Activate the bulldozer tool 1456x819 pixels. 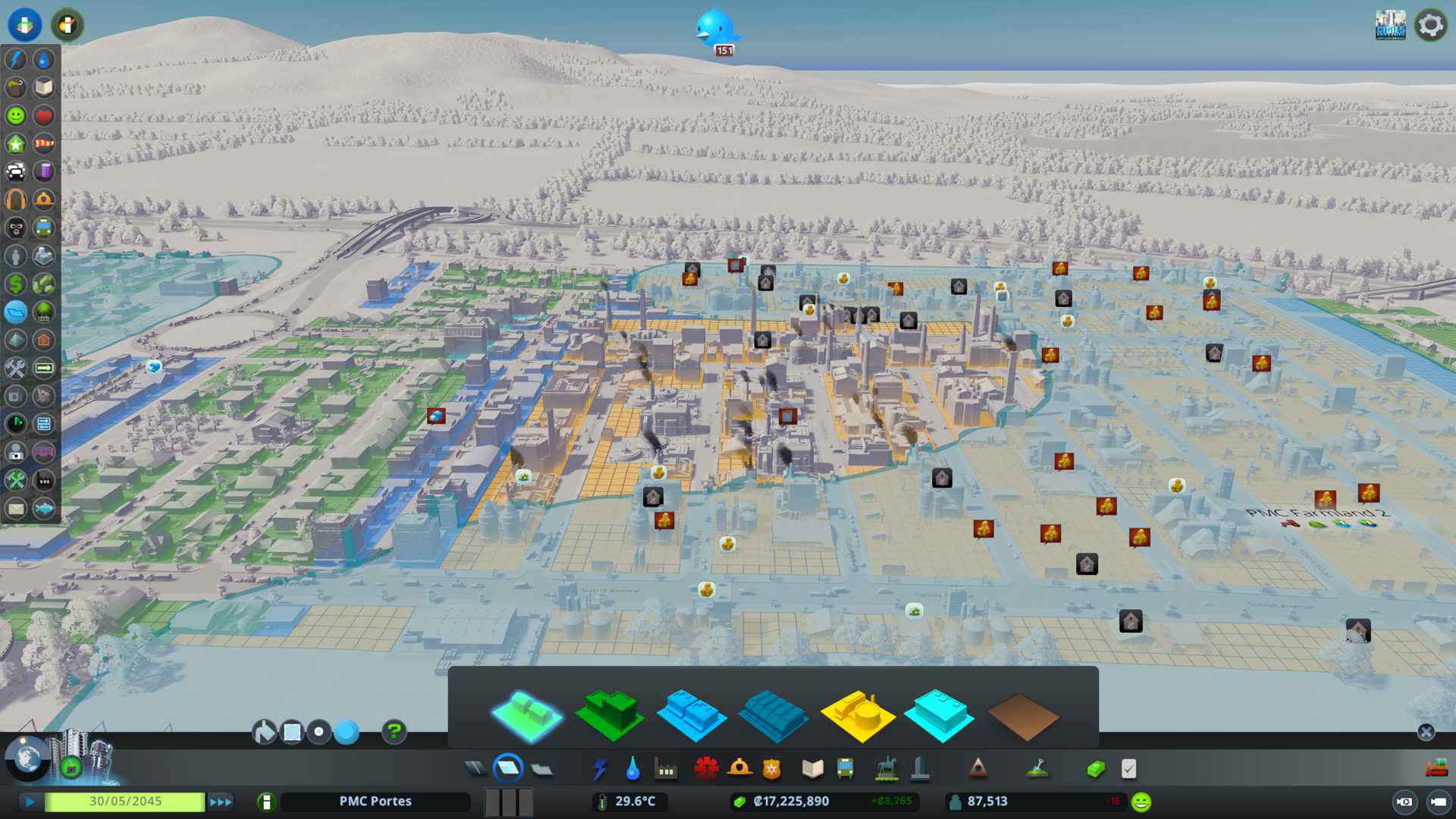pyautogui.click(x=1436, y=769)
